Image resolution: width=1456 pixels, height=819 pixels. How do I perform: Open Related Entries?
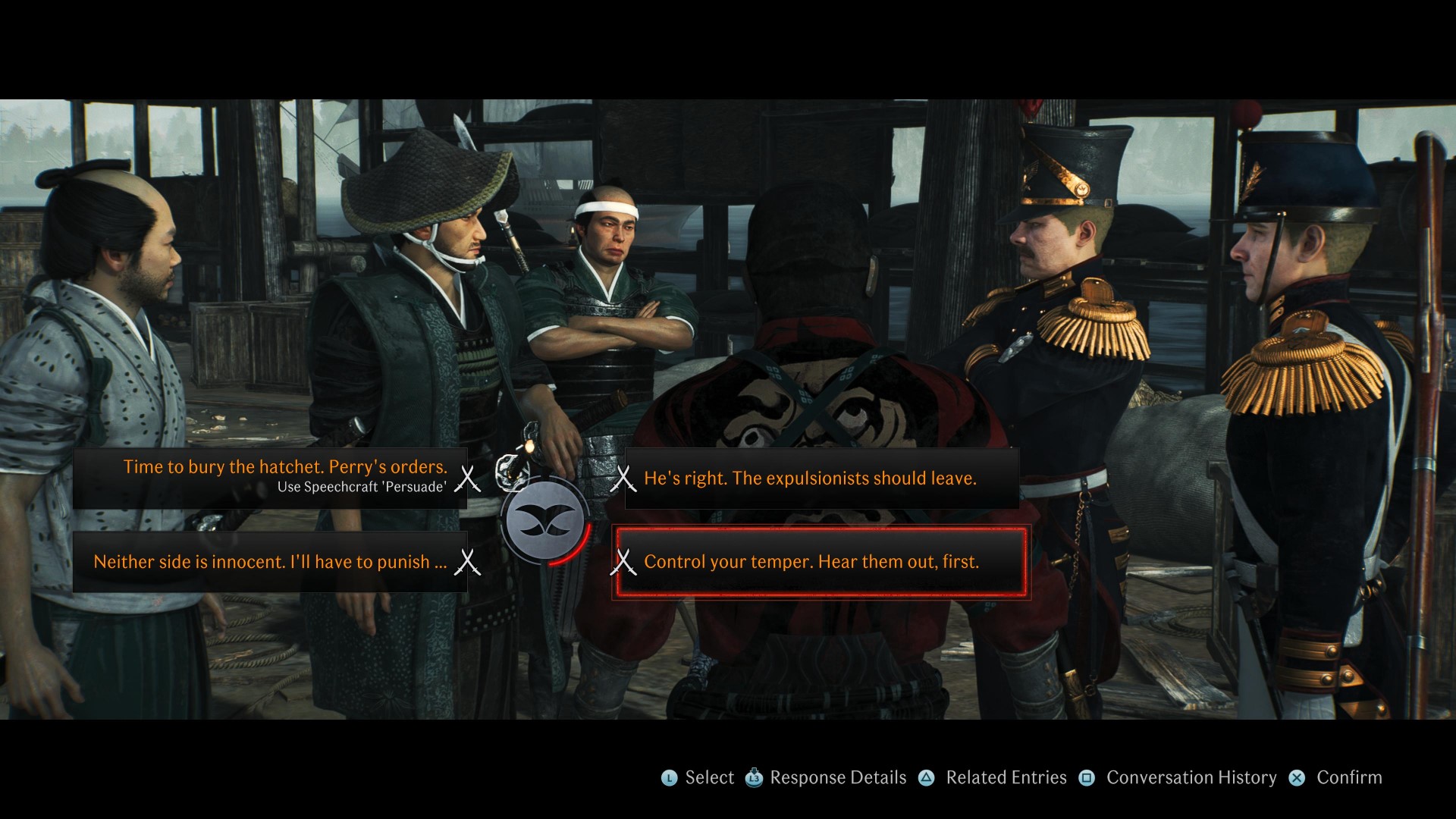point(1006,777)
